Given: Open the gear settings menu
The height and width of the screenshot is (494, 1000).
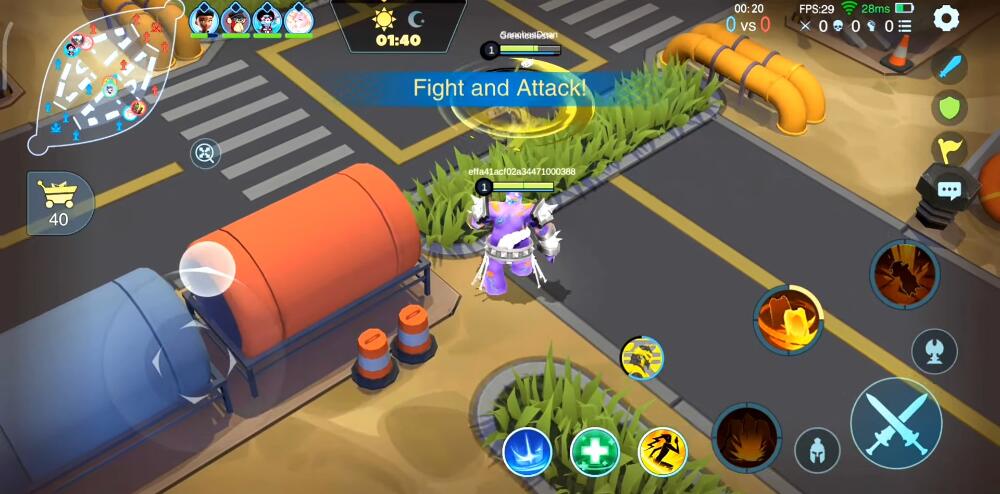Looking at the screenshot, I should click(x=946, y=18).
